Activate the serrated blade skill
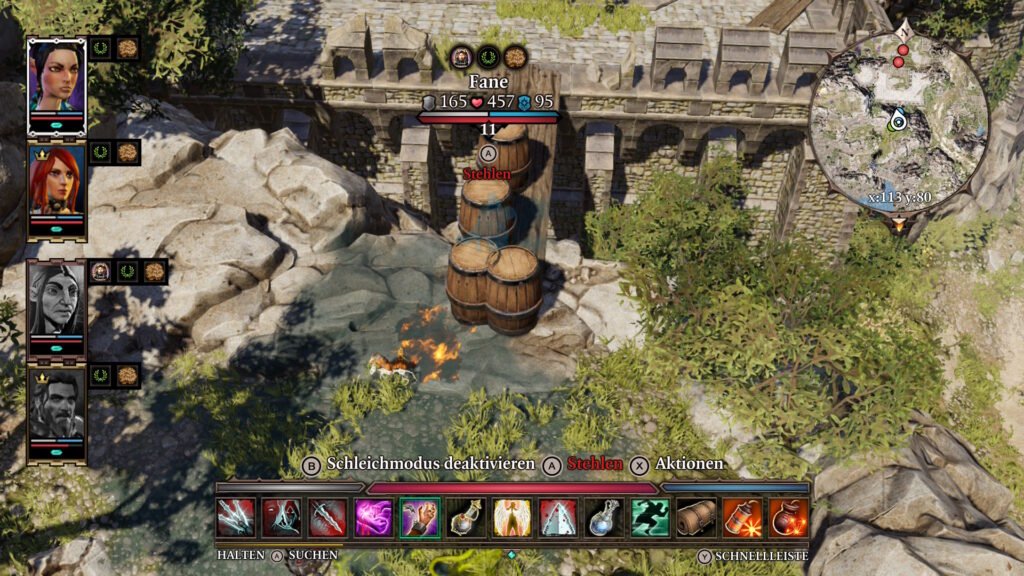The image size is (1024, 576). 328,518
